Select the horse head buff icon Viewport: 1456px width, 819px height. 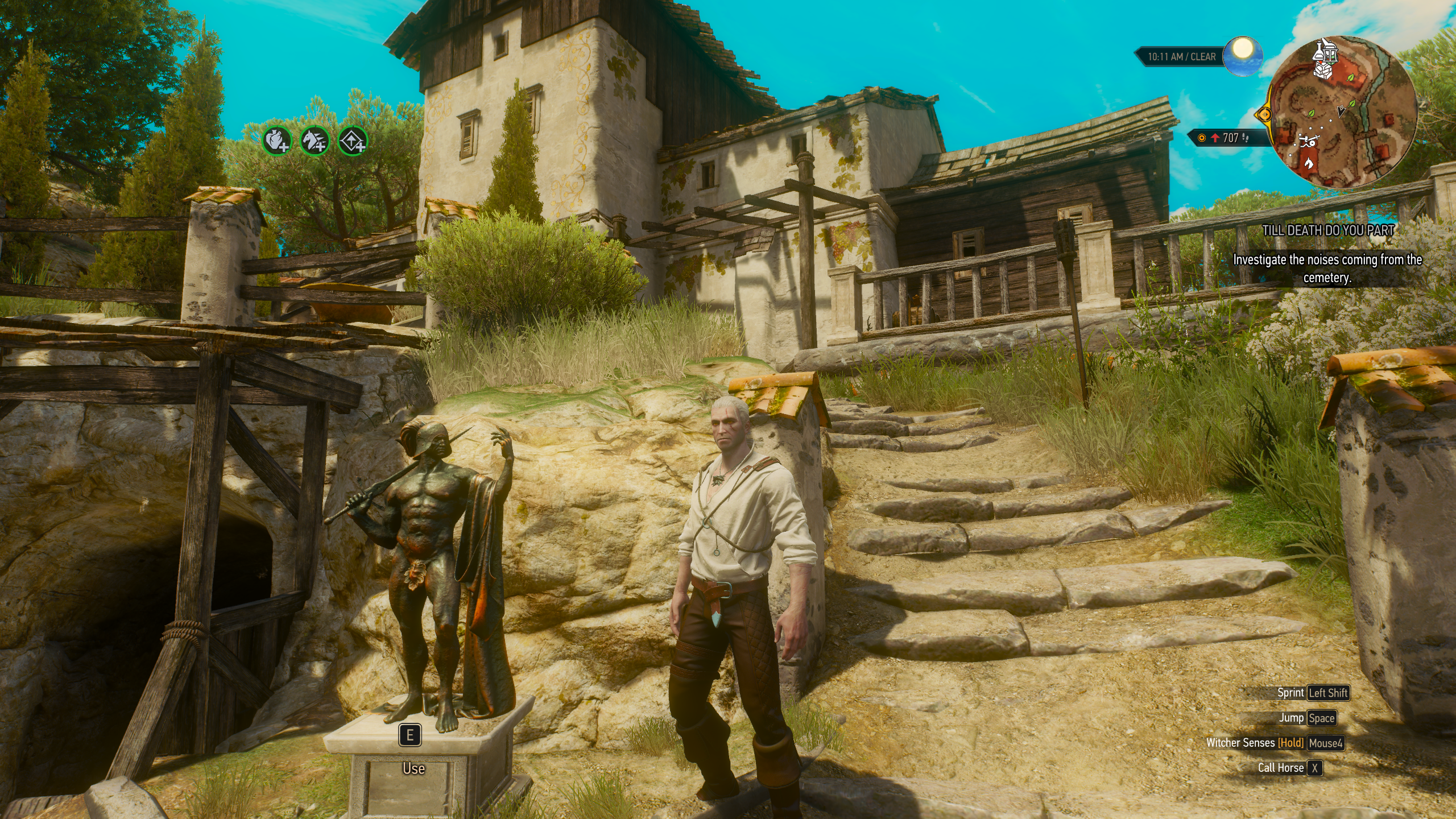point(315,140)
